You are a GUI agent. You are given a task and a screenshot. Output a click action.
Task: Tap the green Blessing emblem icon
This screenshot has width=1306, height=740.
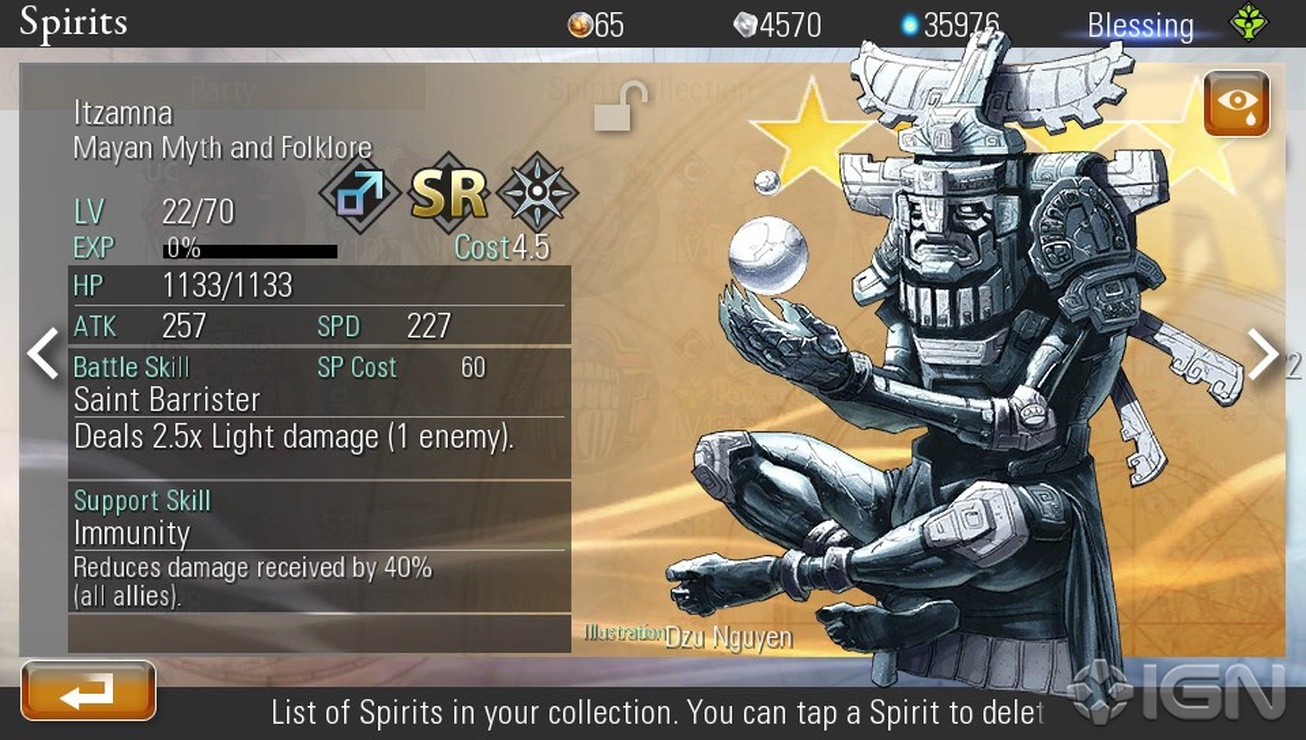pyautogui.click(x=1248, y=23)
